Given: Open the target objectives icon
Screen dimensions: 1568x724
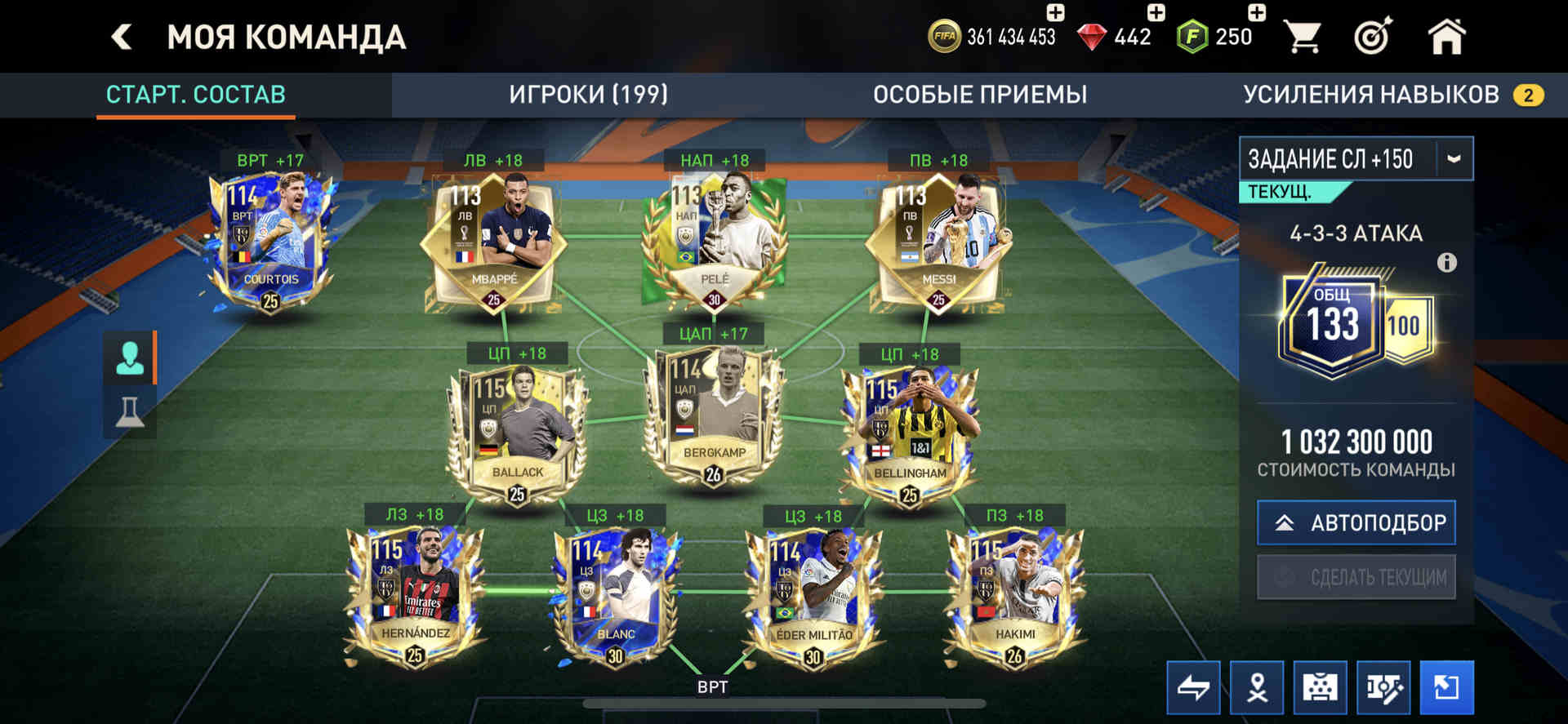Looking at the screenshot, I should coord(1373,37).
